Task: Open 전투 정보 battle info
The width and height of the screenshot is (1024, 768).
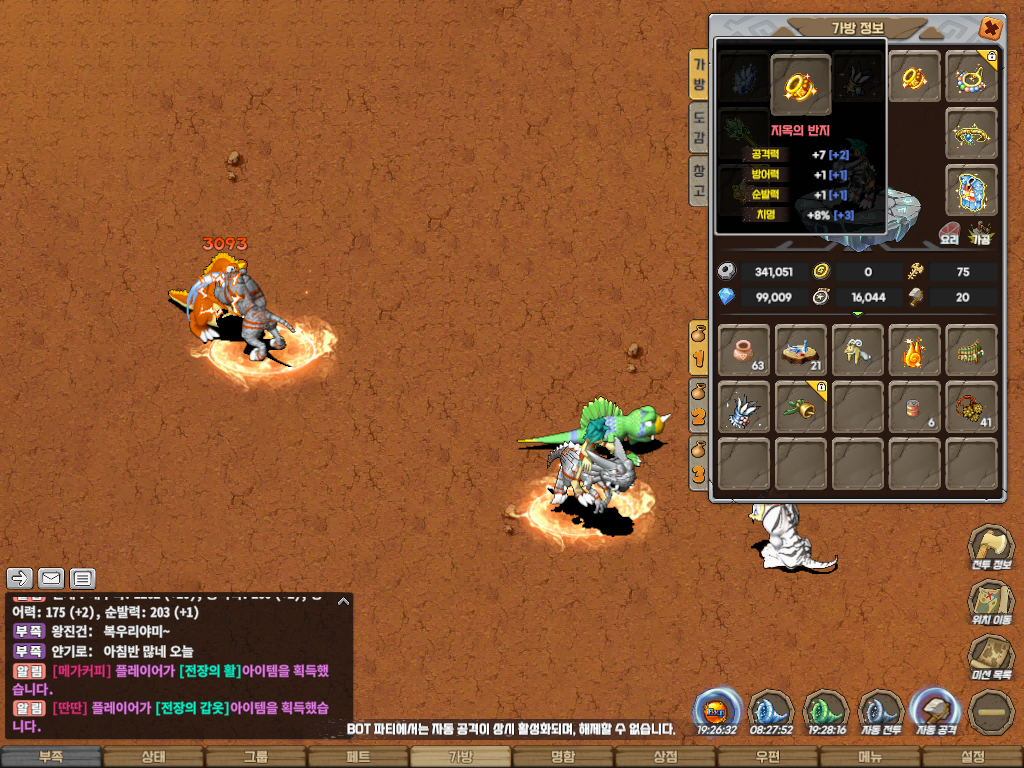Action: click(990, 548)
